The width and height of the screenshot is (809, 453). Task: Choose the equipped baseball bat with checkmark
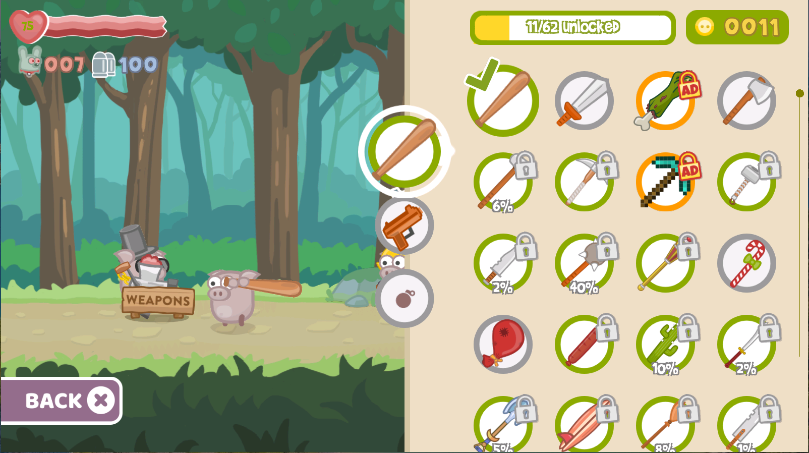tap(503, 100)
